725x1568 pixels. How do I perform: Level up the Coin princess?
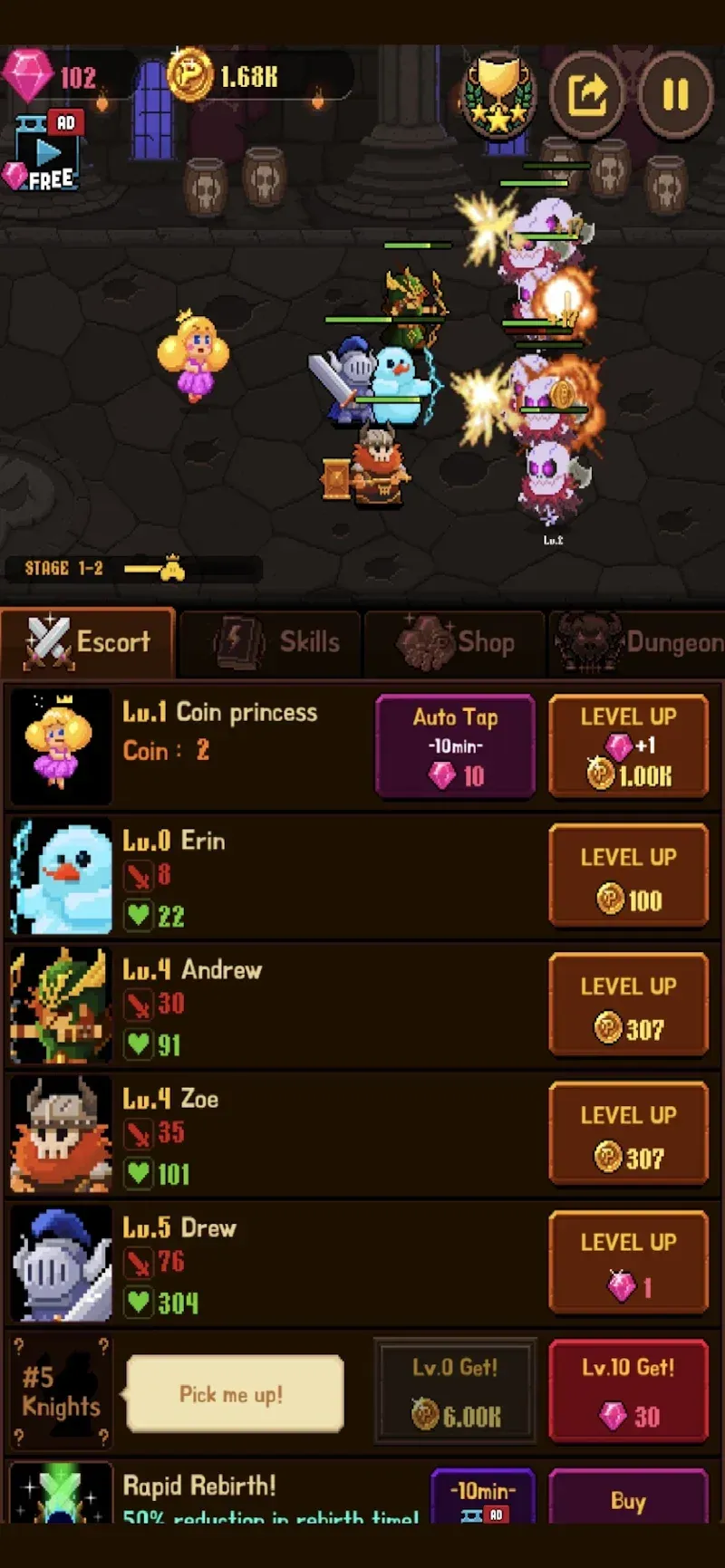628,746
